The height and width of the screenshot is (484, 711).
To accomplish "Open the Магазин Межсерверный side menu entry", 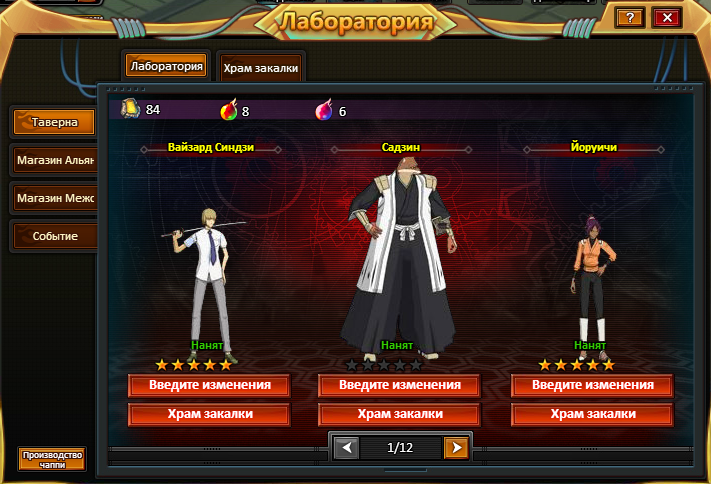I will click(54, 198).
